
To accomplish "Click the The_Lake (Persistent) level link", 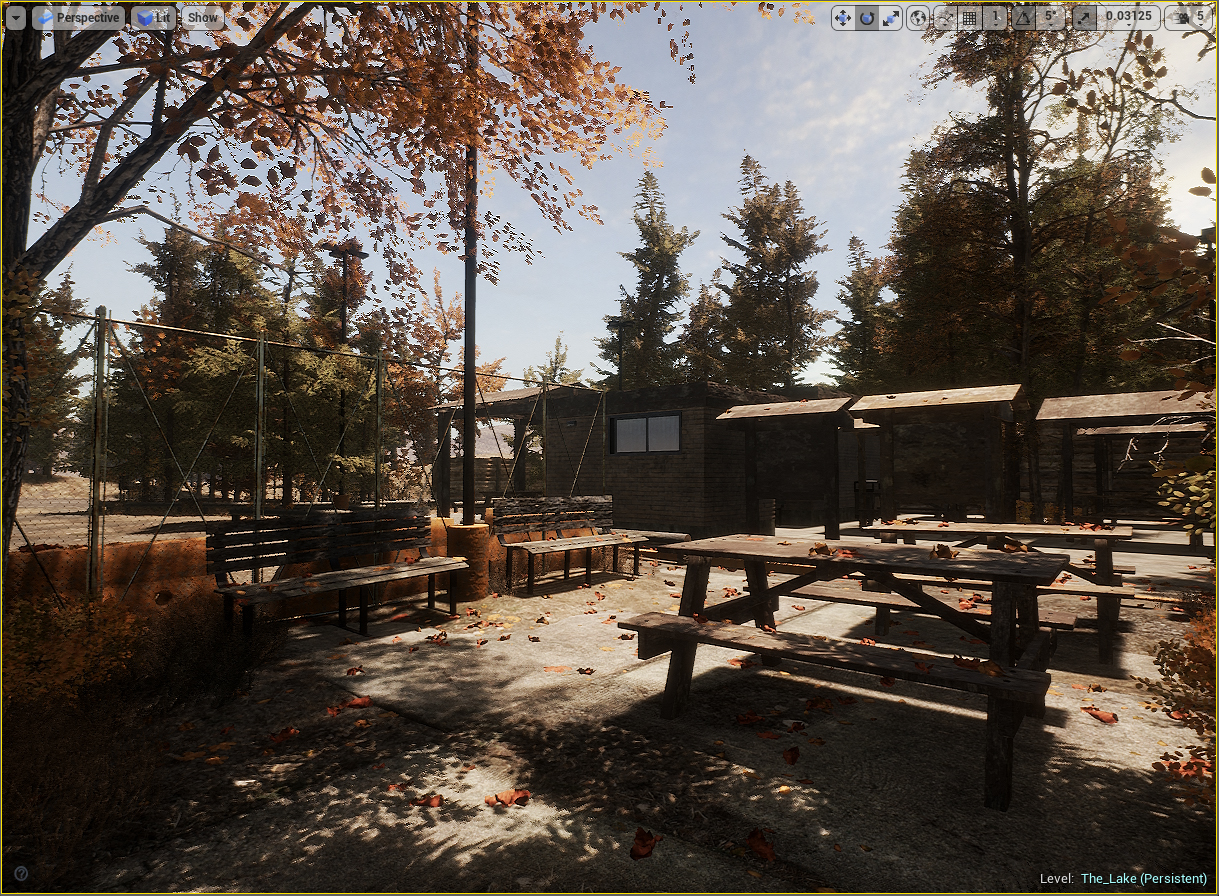I will [1143, 879].
